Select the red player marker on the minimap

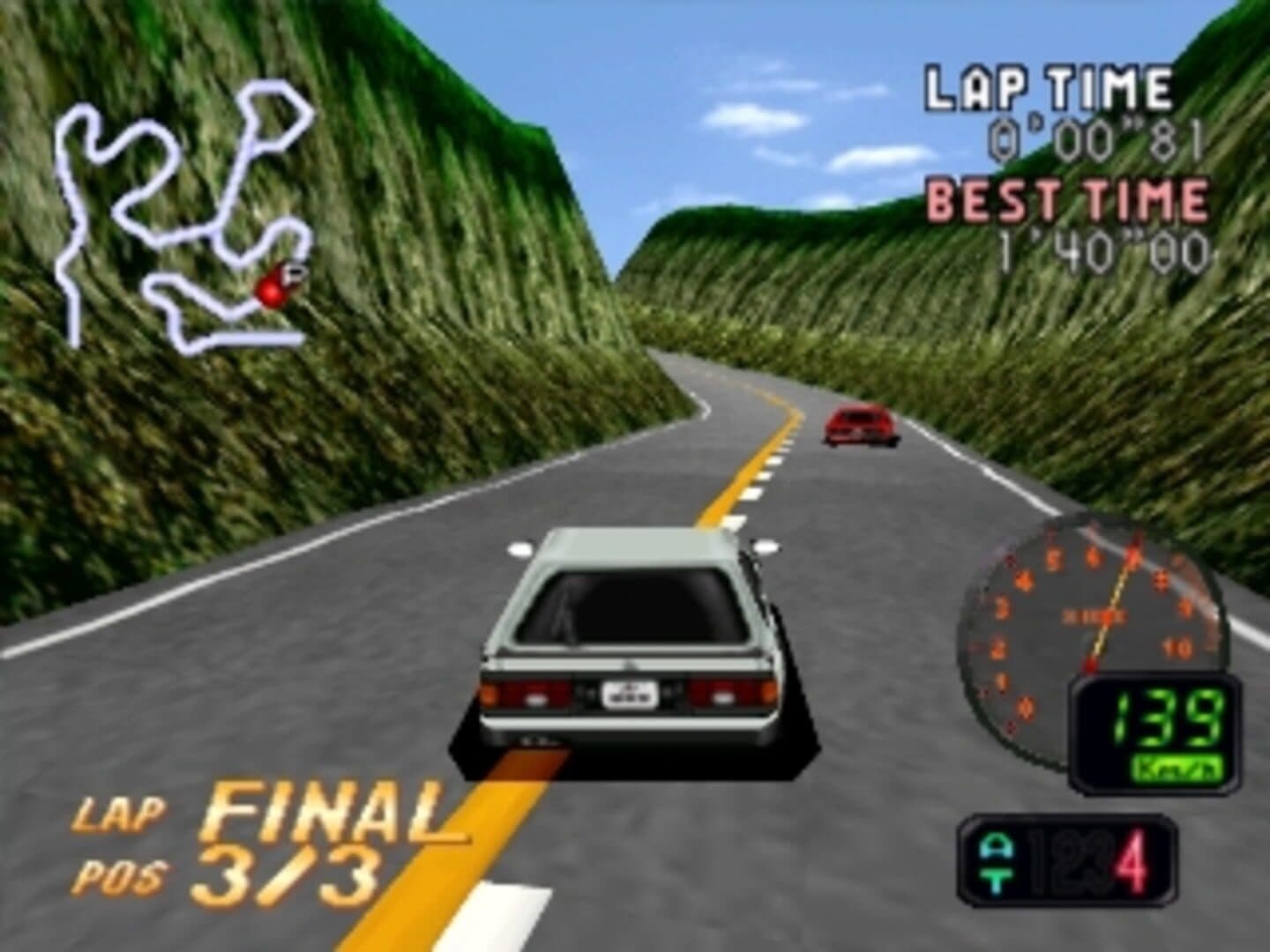point(268,288)
